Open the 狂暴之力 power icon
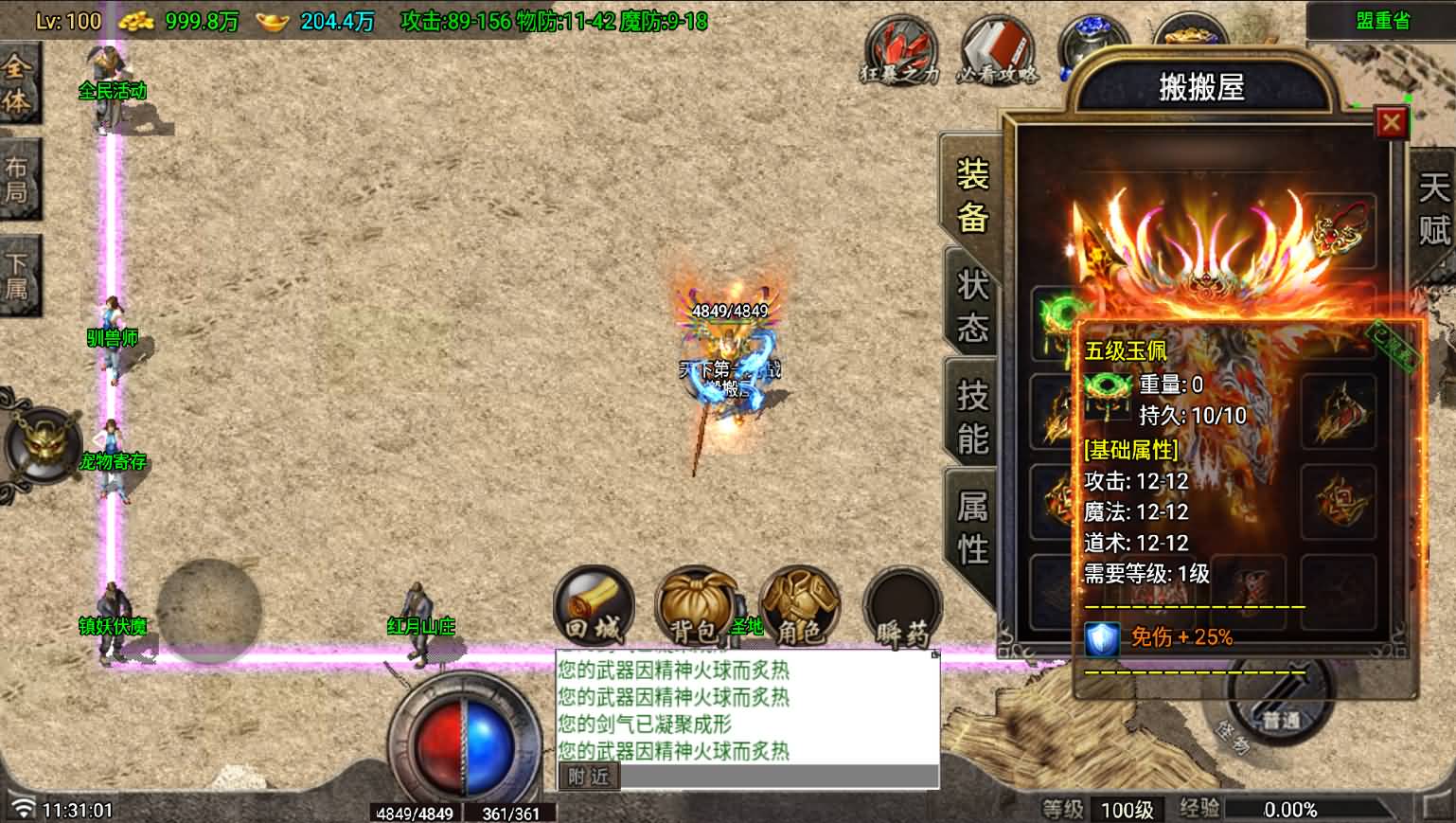 click(x=897, y=47)
